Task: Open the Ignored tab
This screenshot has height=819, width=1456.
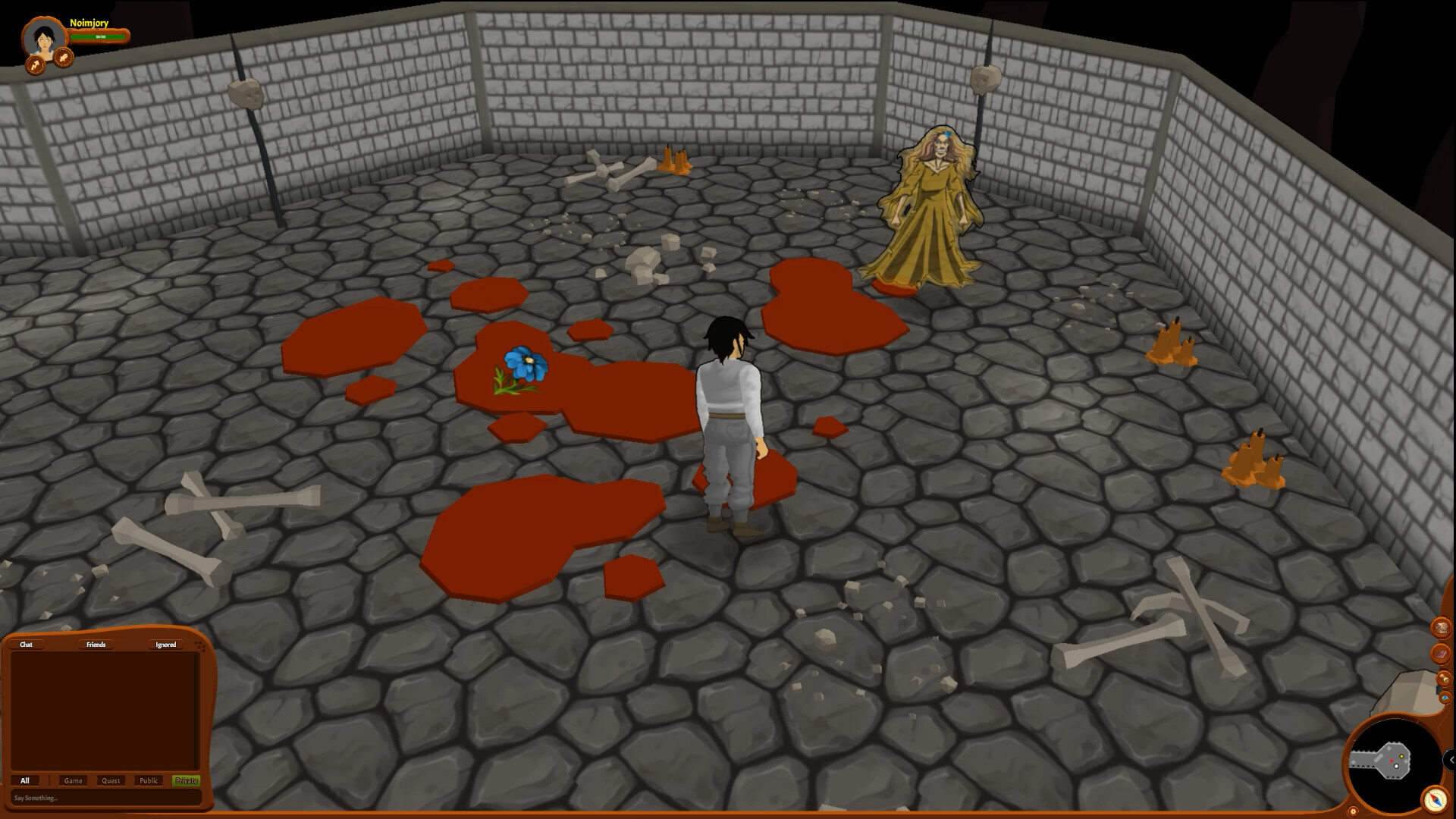Action: click(165, 645)
